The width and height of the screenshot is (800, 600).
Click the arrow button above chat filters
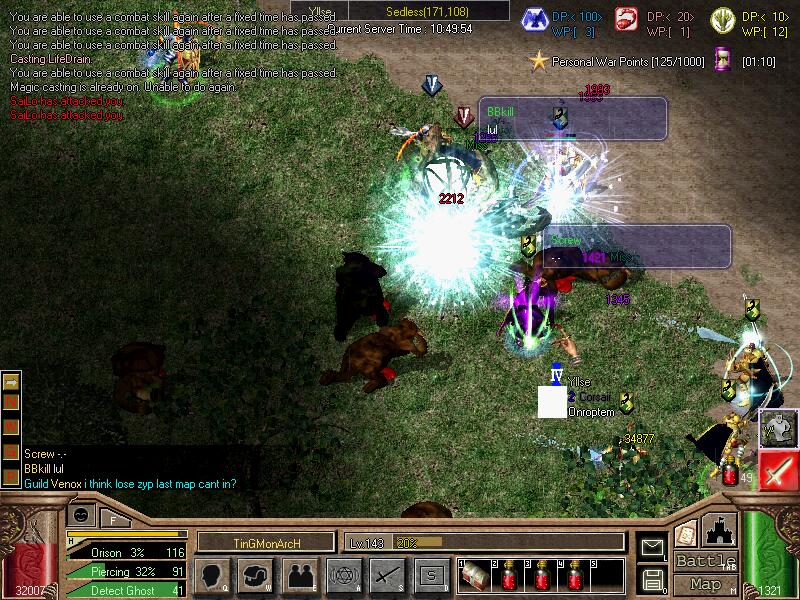12,381
